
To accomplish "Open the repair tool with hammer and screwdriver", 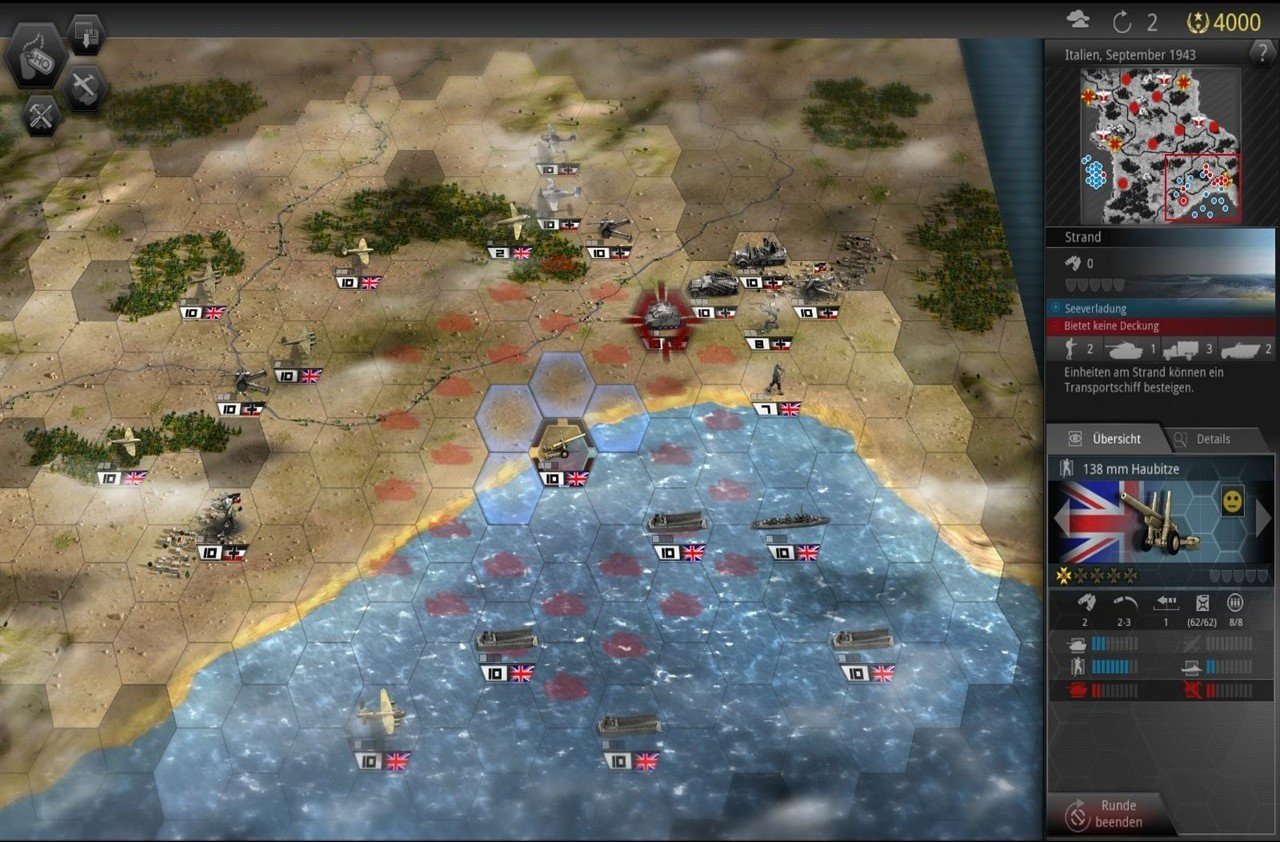I will tap(42, 115).
